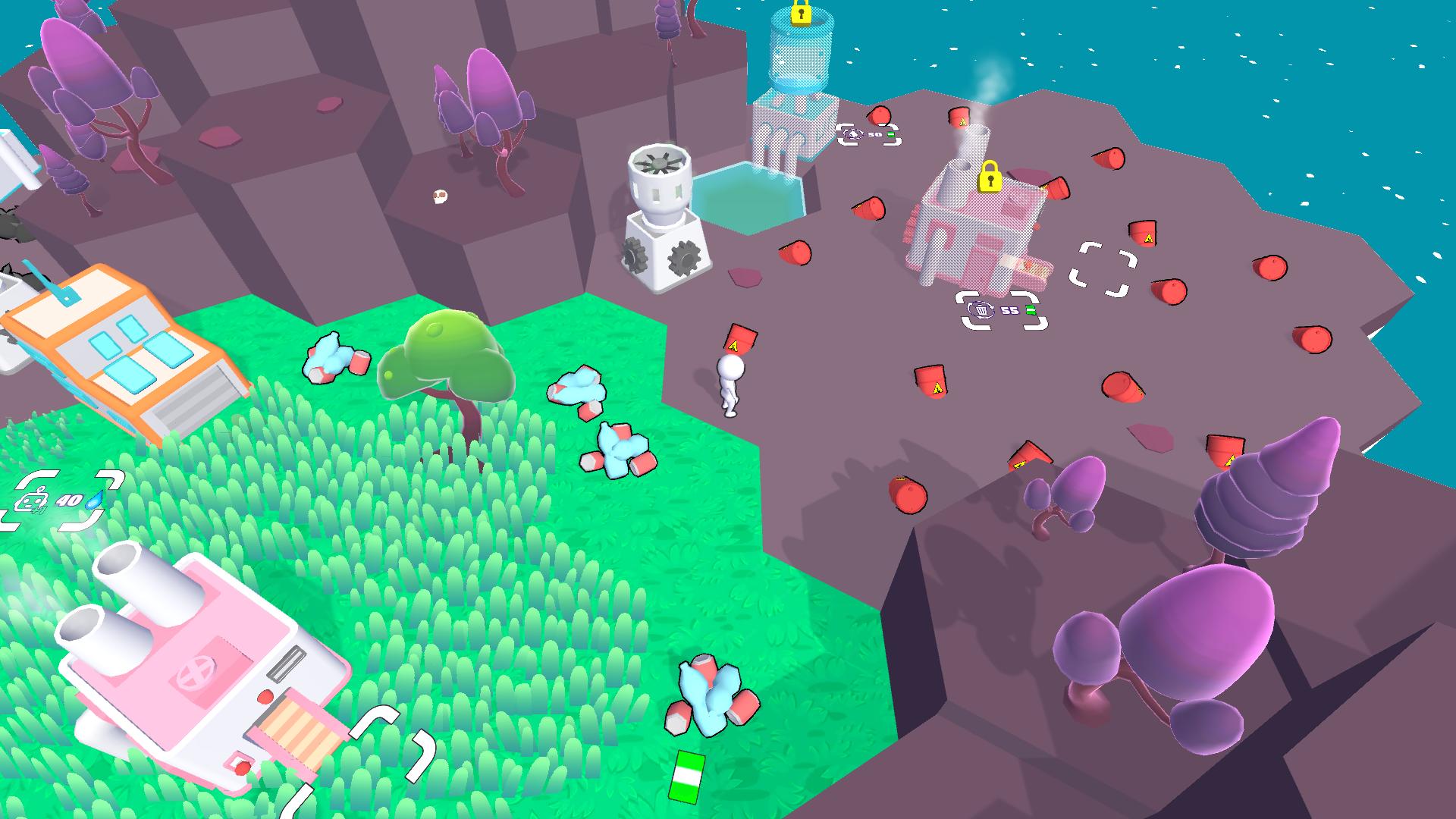Click the empty bracket selection marker on wasteland

click(1103, 269)
